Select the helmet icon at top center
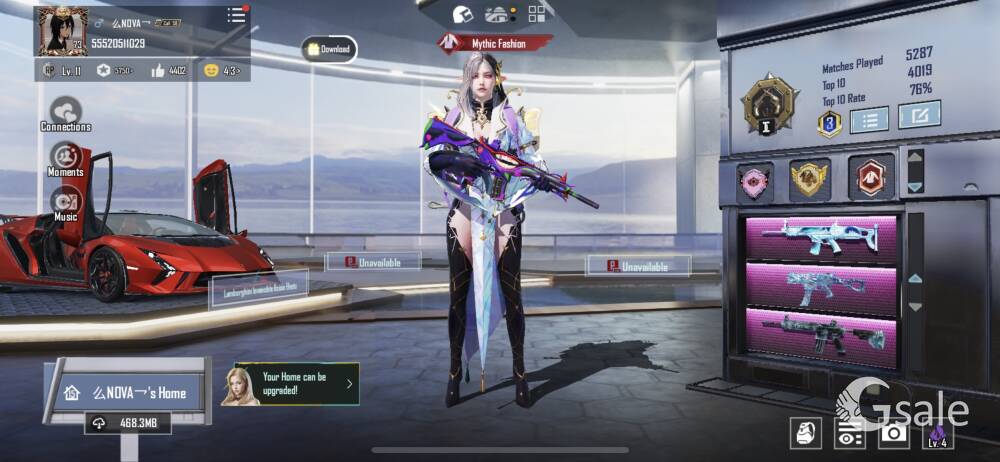 point(462,14)
